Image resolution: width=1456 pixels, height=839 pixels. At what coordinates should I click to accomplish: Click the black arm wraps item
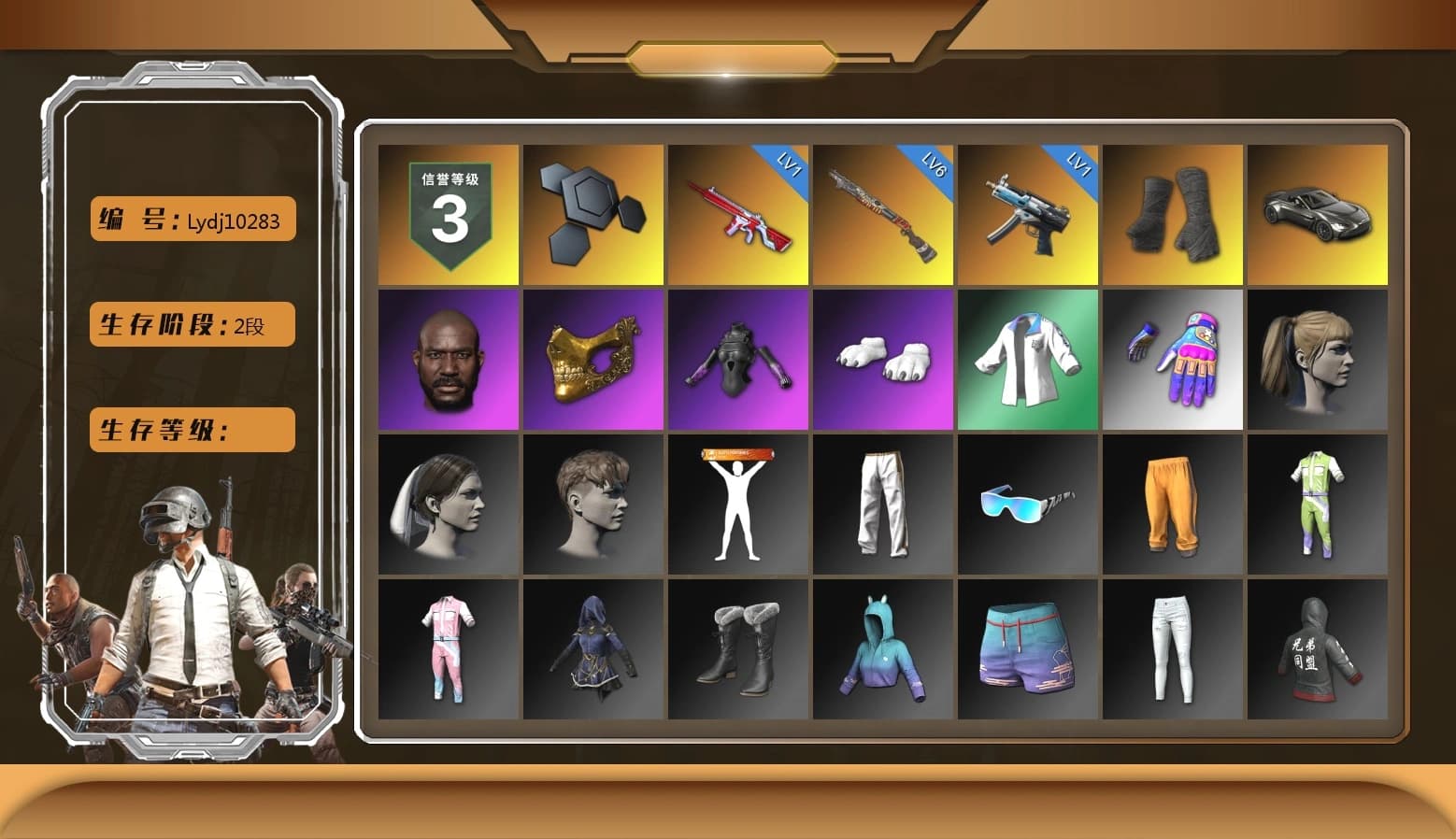[1173, 213]
